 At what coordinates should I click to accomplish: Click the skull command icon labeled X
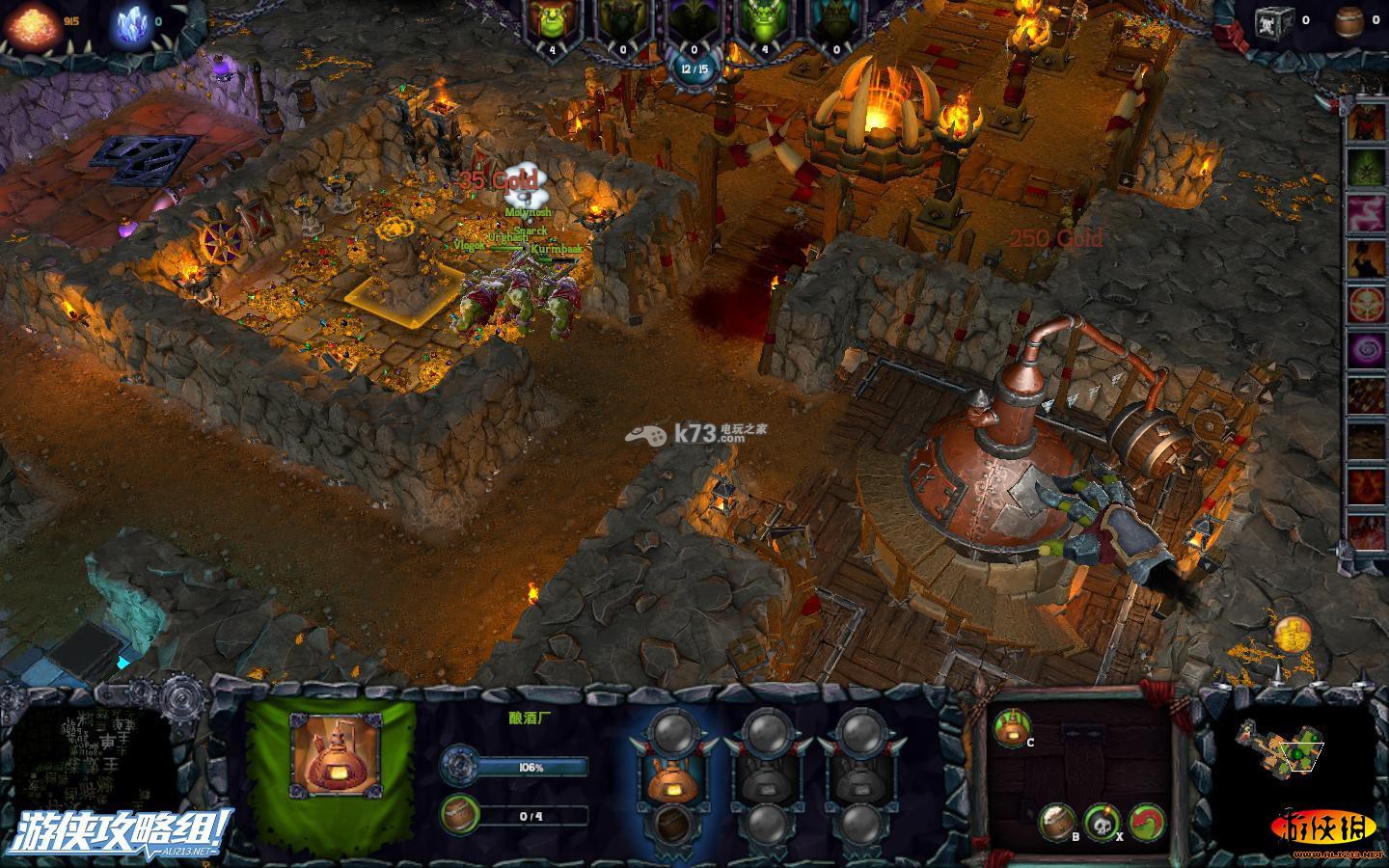point(1101,823)
